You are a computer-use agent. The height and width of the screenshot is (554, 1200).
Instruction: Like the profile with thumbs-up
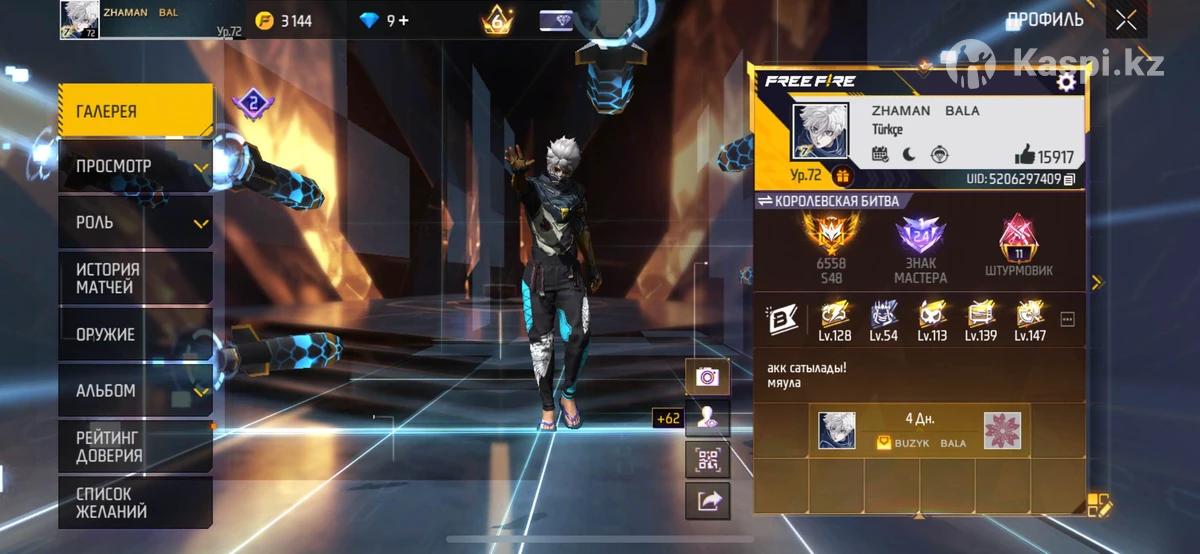(1025, 155)
